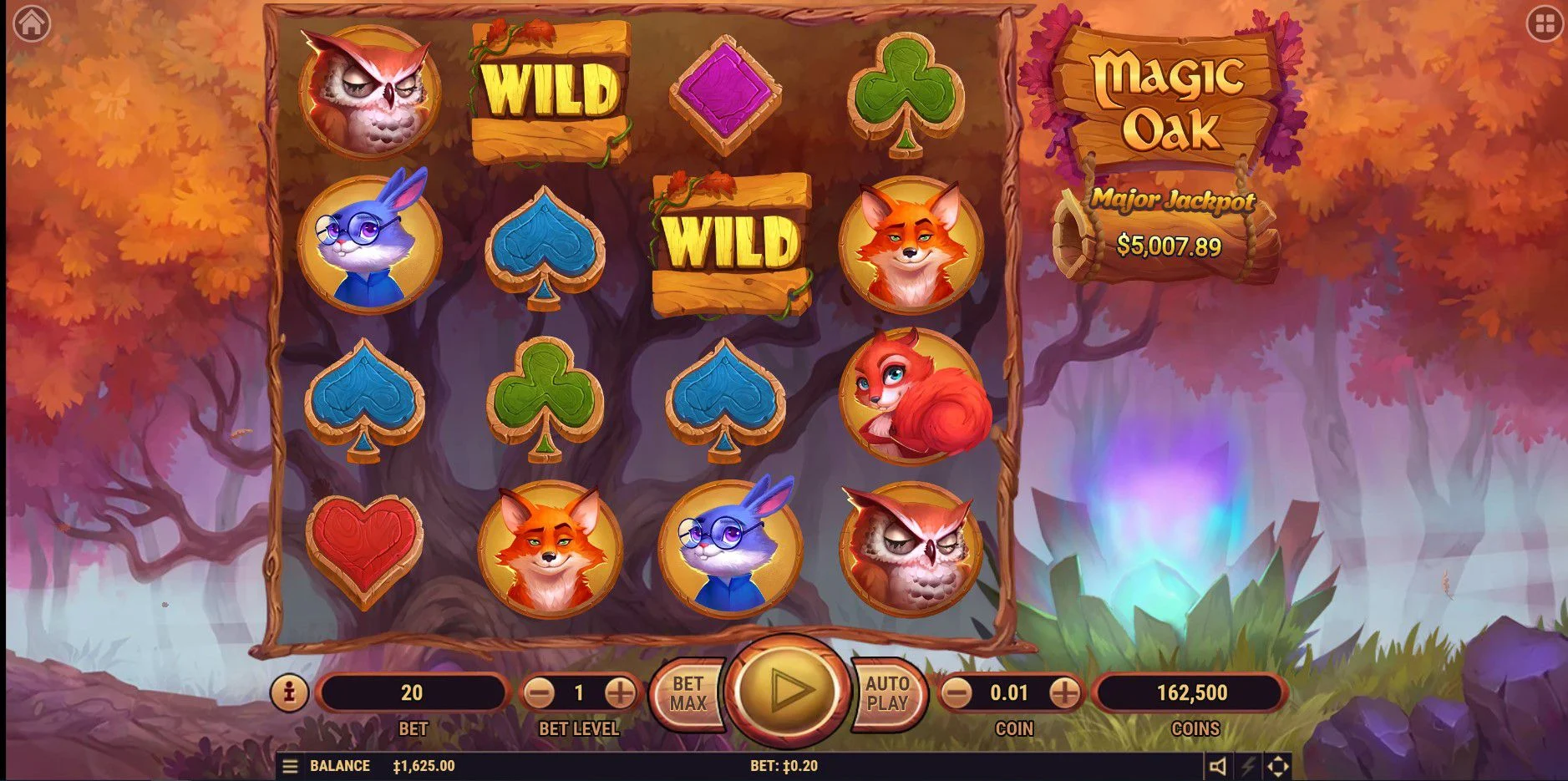Open the paytable info button

click(x=289, y=692)
